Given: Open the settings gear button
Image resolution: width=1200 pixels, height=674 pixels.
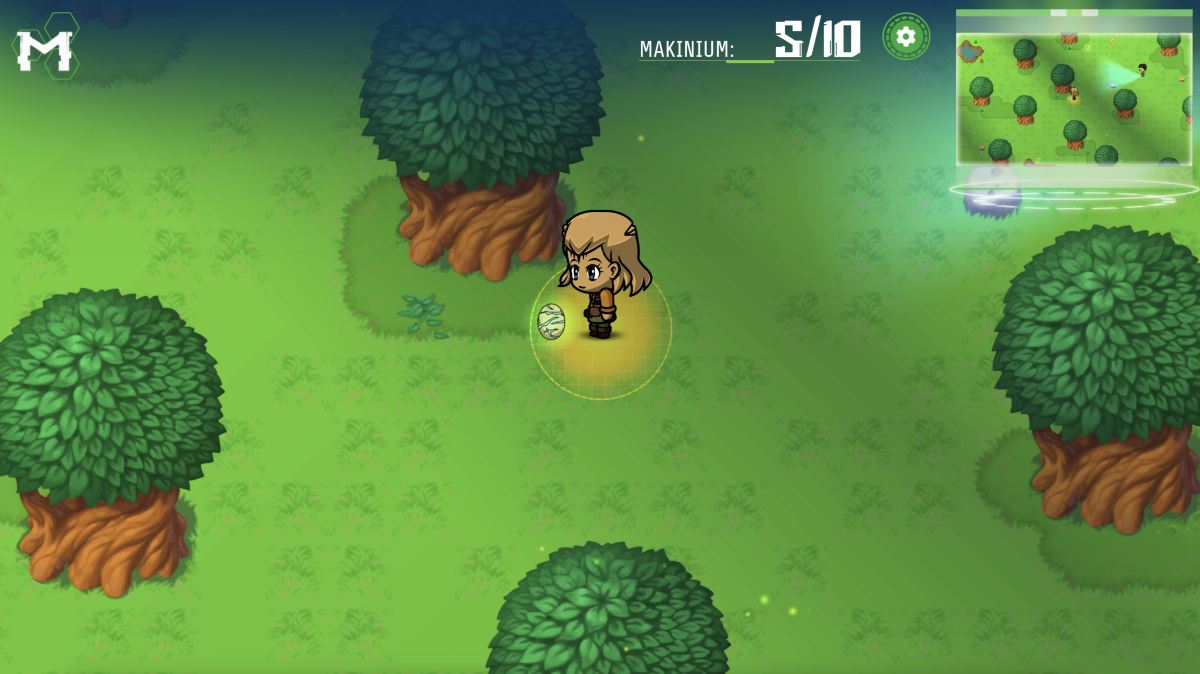Looking at the screenshot, I should pos(906,37).
